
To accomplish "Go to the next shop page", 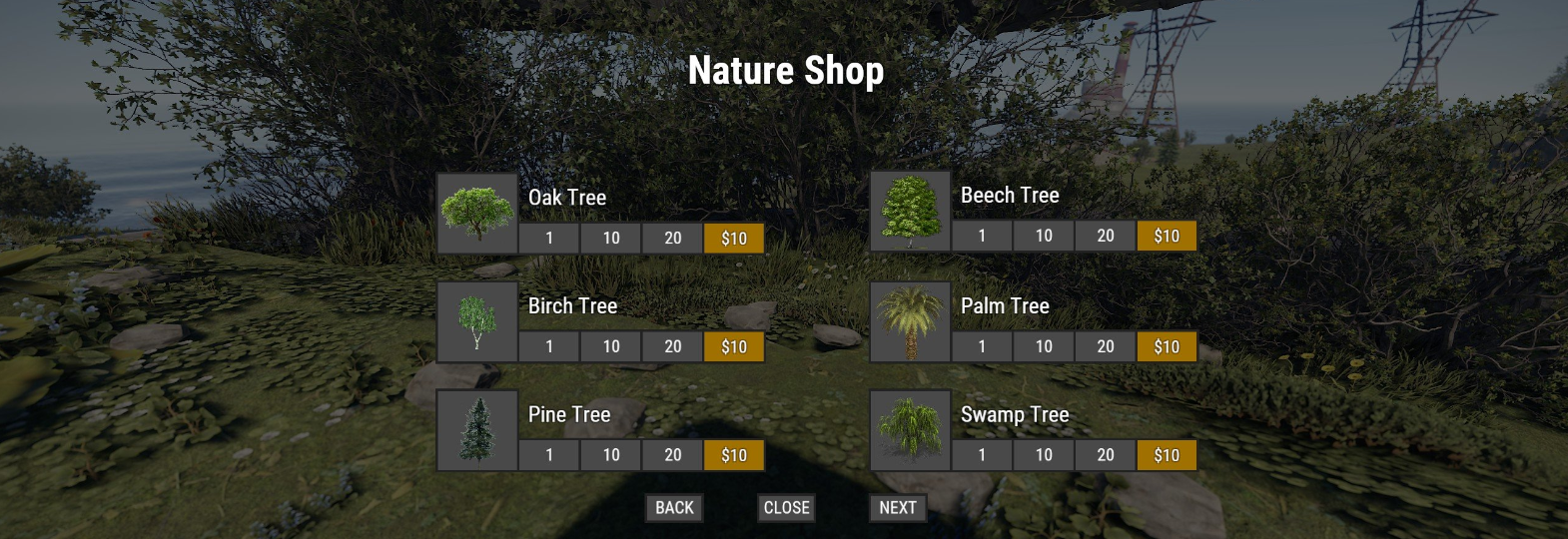I will pos(897,508).
